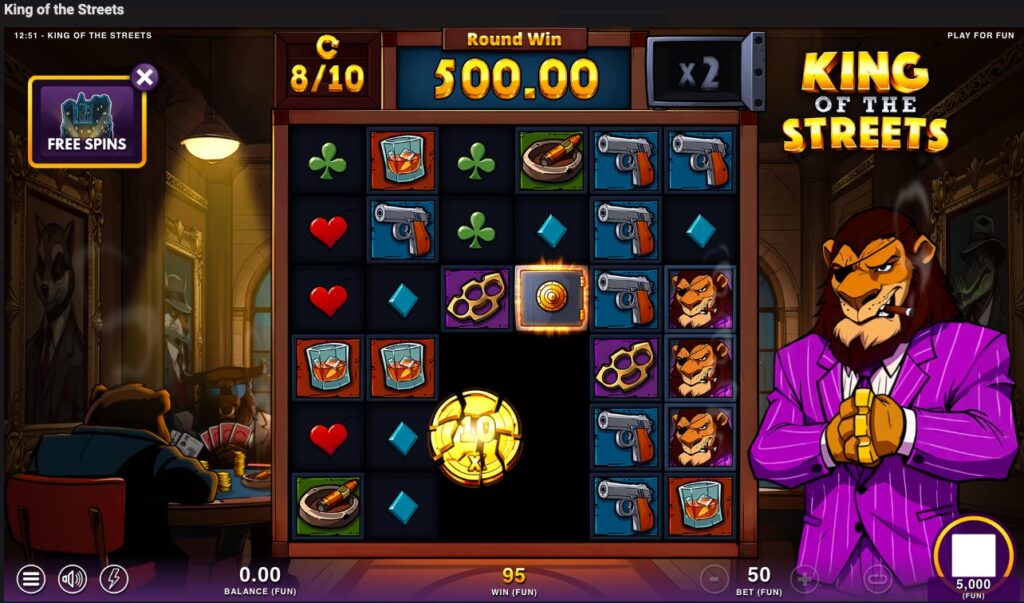Viewport: 1024px width, 603px height.
Task: Stop the spin with the white square button
Action: coord(973,555)
